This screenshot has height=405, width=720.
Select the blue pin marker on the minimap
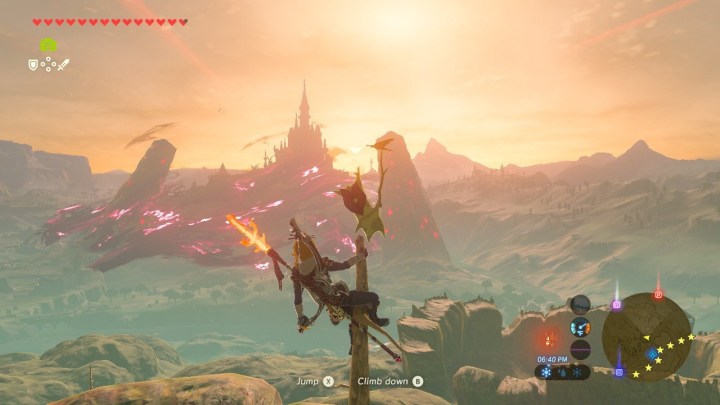coord(619,371)
